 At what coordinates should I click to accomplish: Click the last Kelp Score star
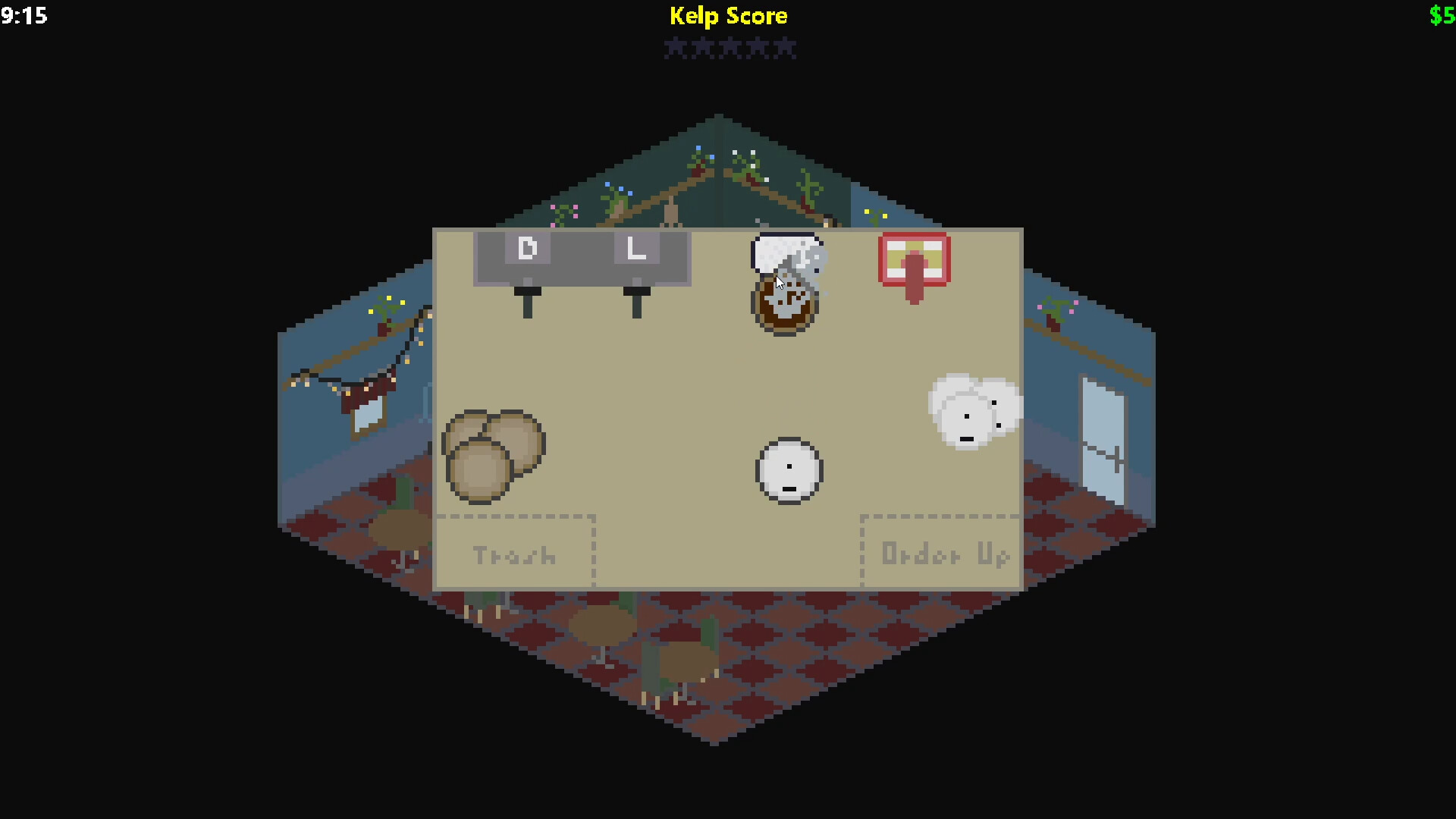(x=786, y=48)
